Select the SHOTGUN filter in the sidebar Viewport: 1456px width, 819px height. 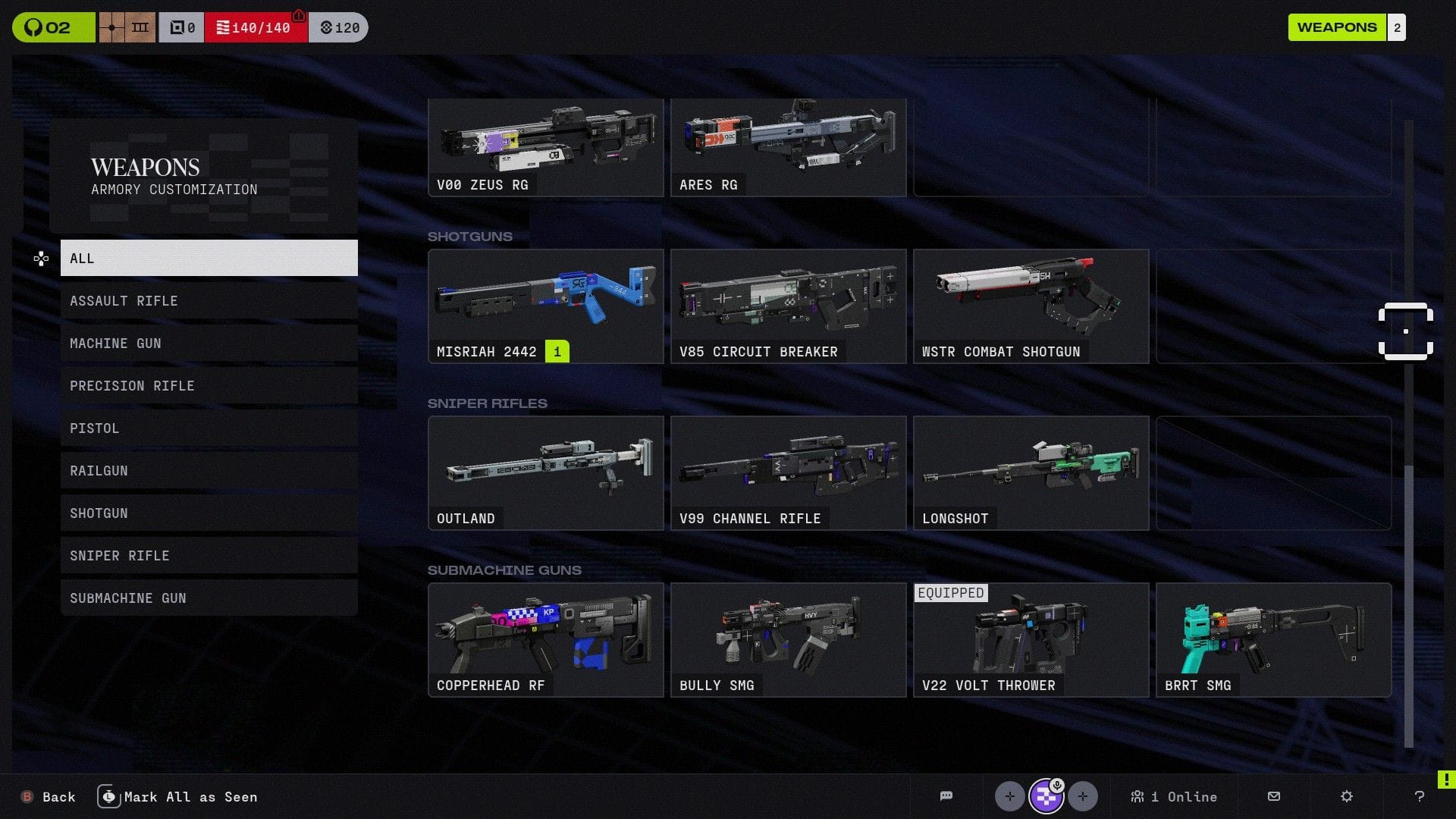pos(209,513)
